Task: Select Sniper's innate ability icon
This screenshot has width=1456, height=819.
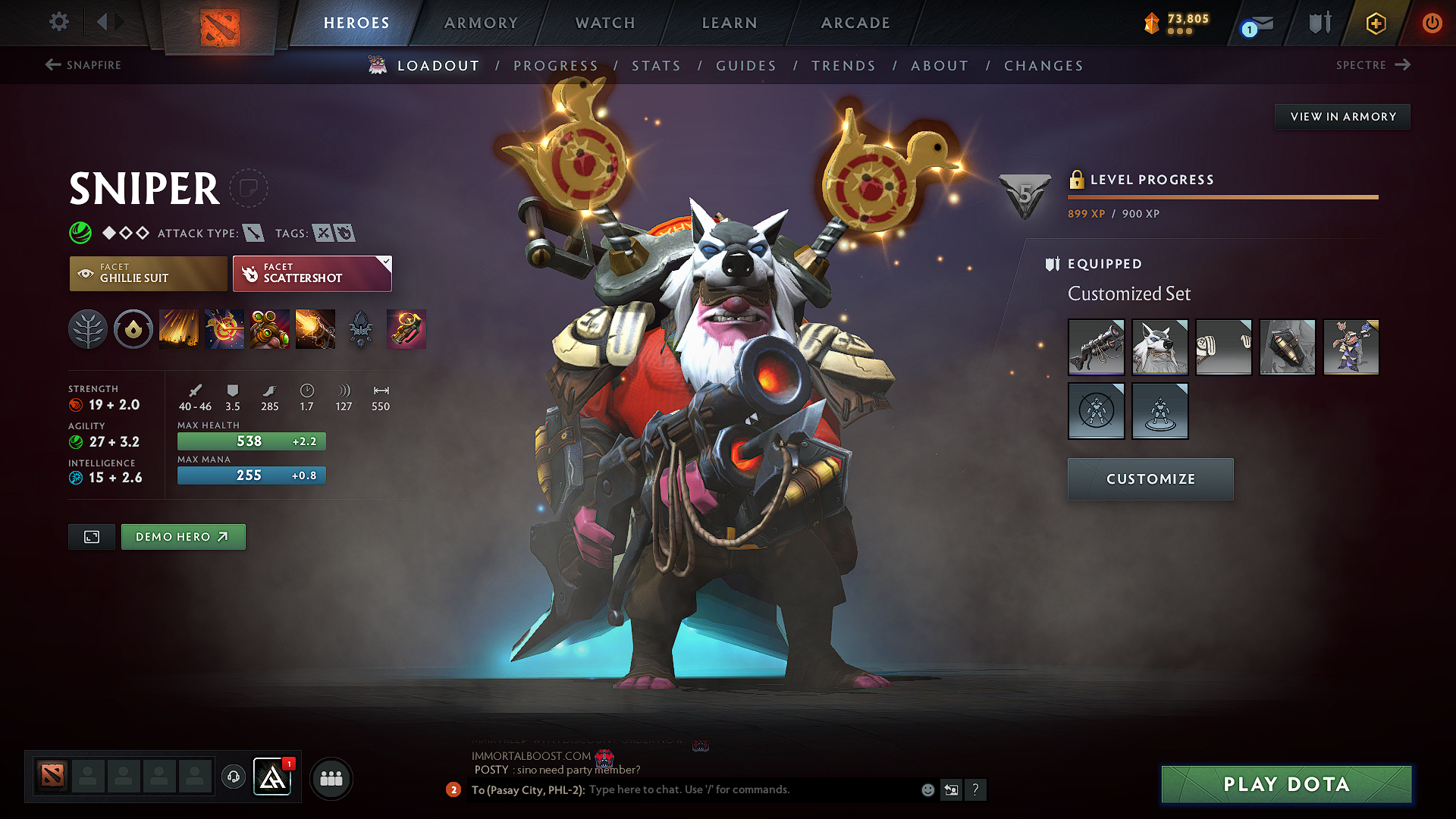Action: point(133,329)
